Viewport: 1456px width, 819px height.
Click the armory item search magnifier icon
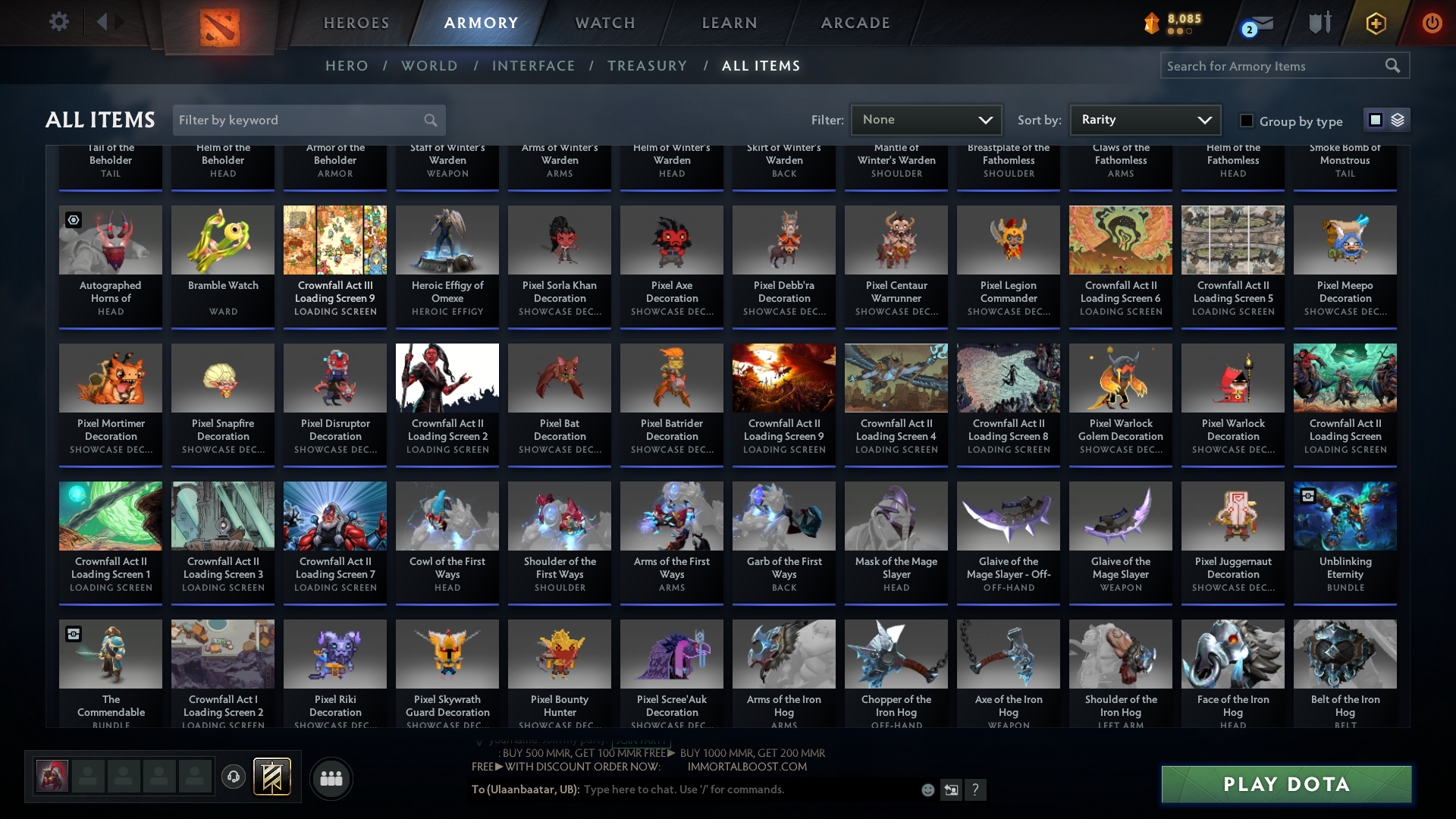tap(1394, 65)
